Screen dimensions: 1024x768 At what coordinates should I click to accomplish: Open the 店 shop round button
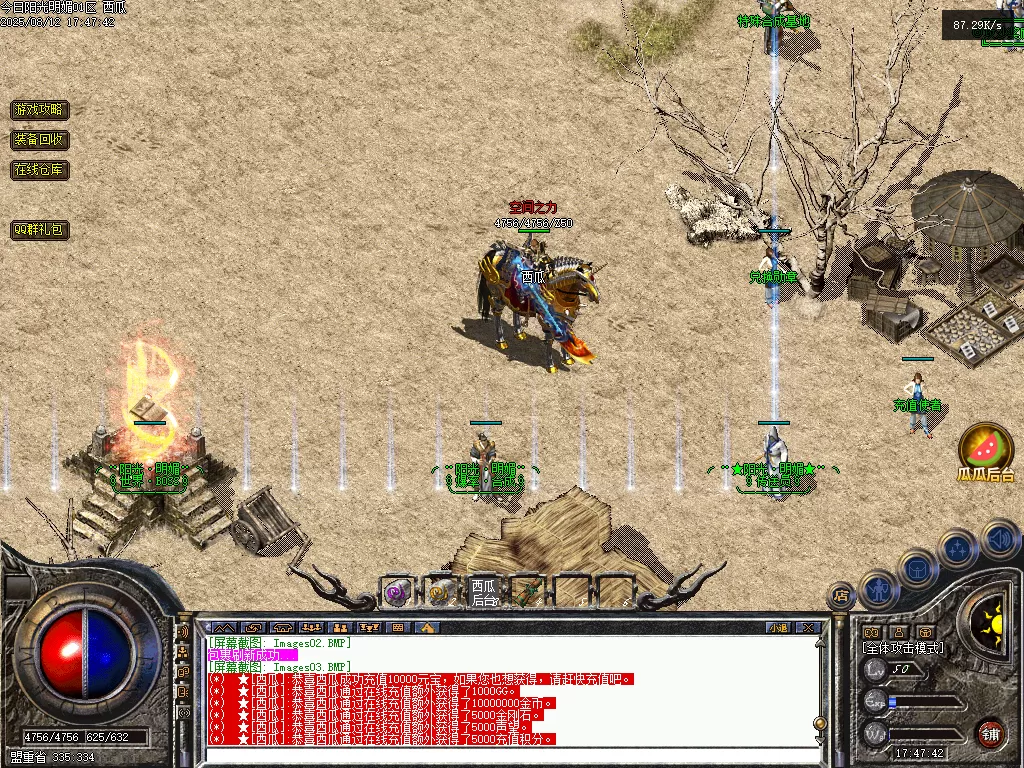[842, 595]
